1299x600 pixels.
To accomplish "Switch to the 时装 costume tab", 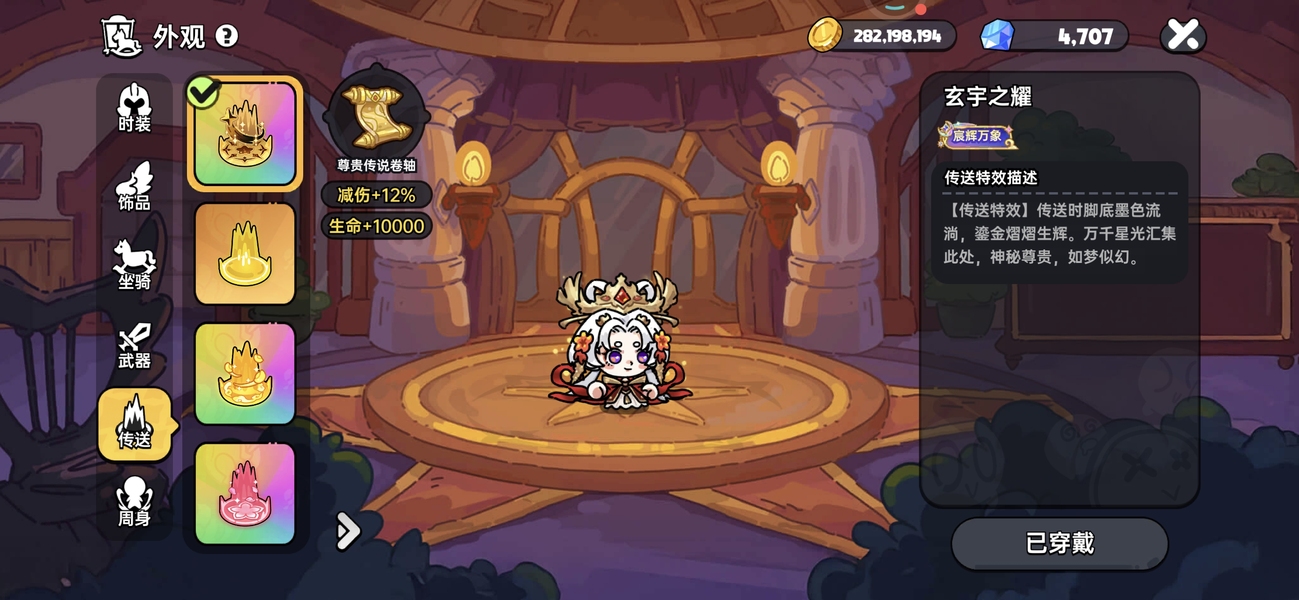I will [x=134, y=108].
